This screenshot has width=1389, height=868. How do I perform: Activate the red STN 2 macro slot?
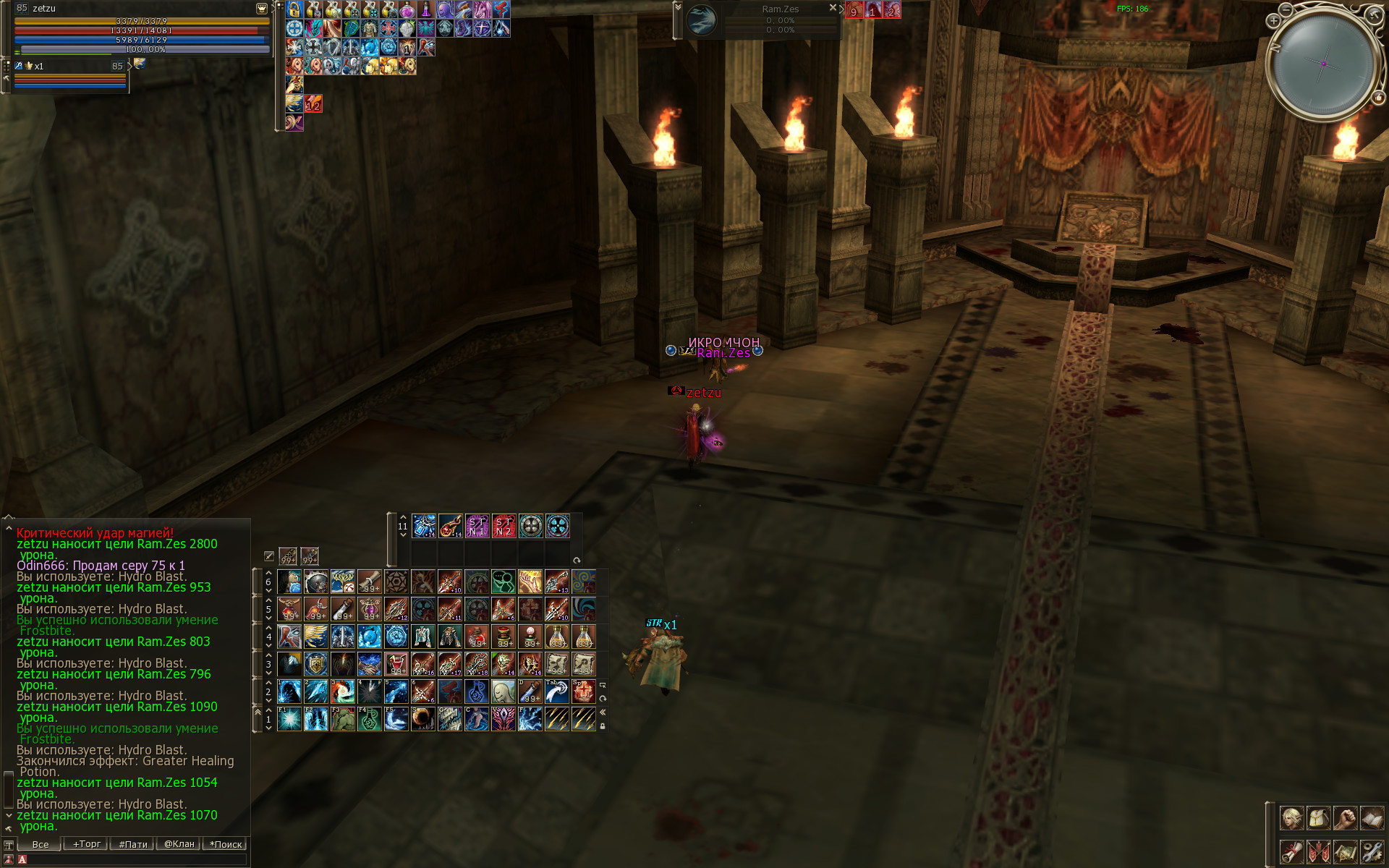point(504,527)
